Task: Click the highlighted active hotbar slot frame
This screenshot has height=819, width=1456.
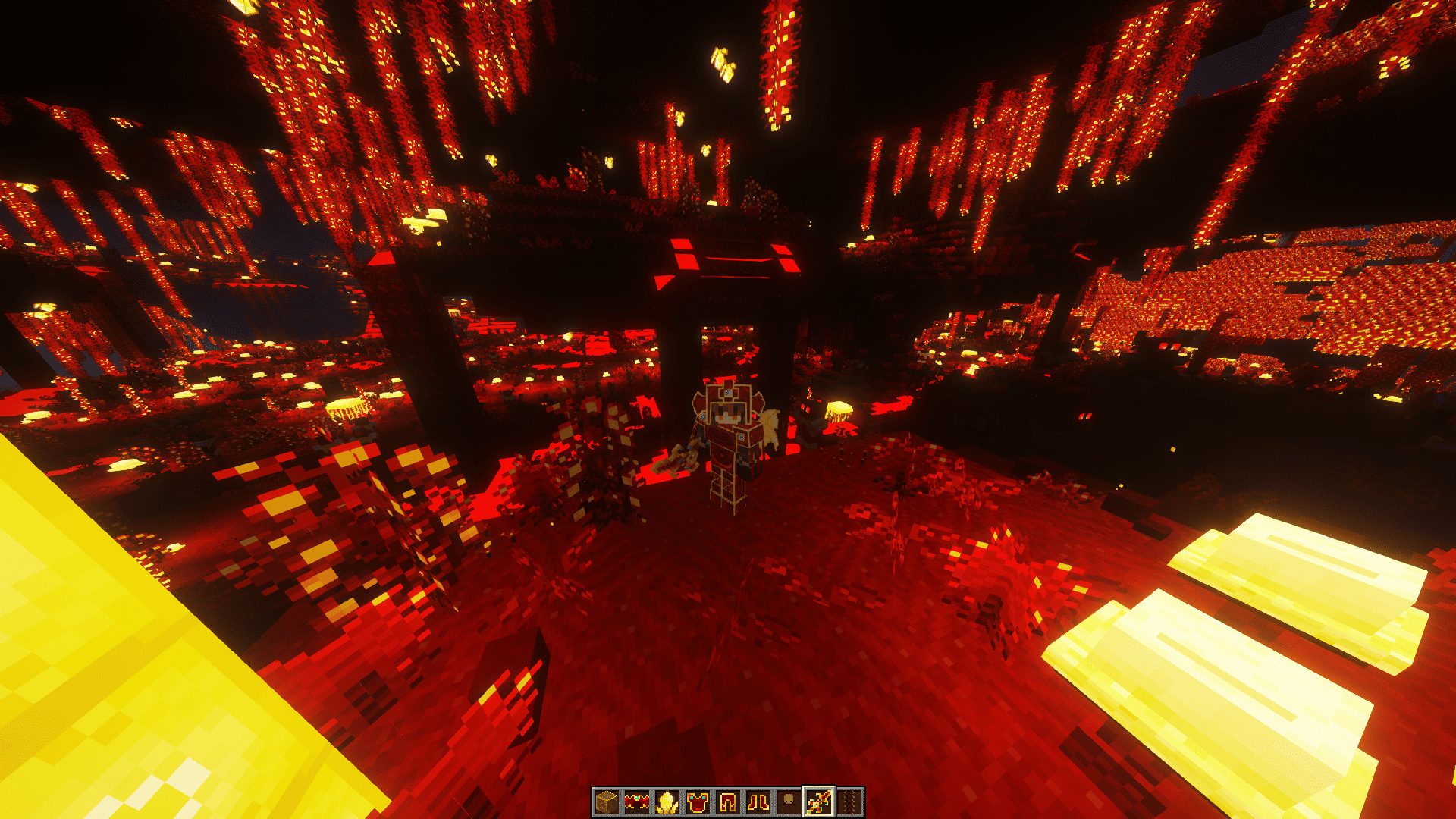Action: click(x=817, y=800)
